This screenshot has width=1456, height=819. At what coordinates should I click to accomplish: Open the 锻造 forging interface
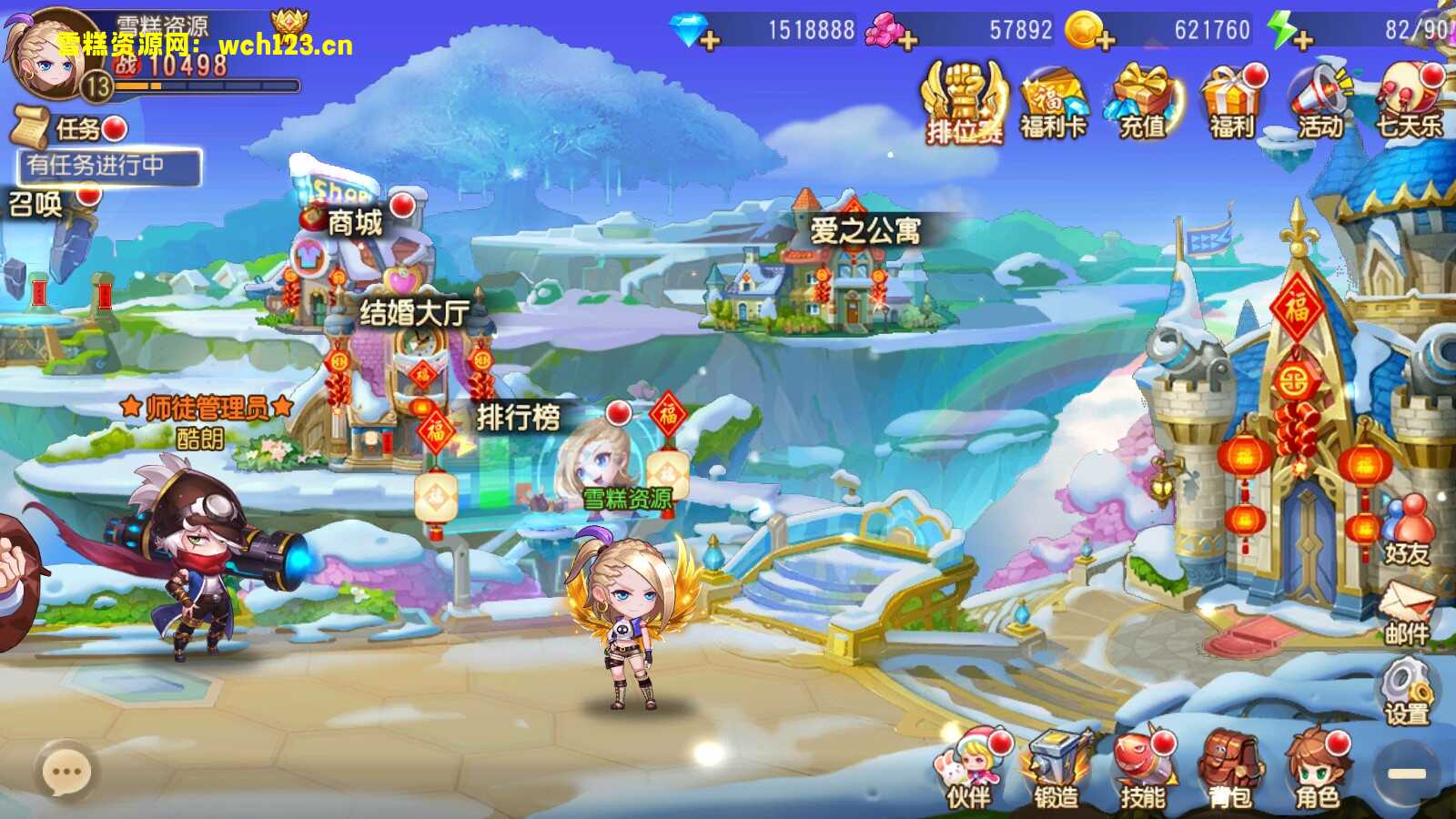[1056, 769]
